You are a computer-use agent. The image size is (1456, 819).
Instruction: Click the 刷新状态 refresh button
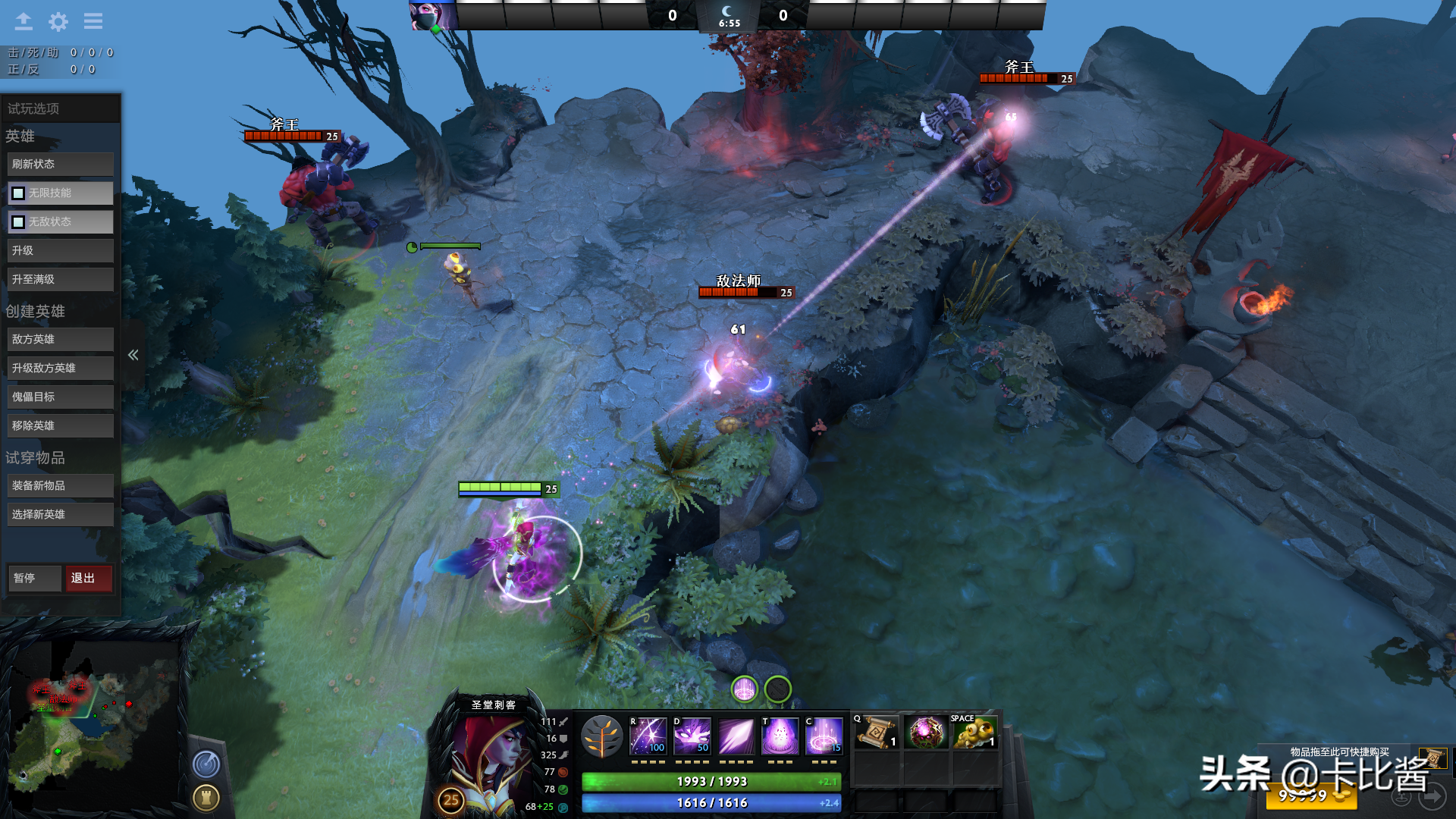[x=61, y=164]
